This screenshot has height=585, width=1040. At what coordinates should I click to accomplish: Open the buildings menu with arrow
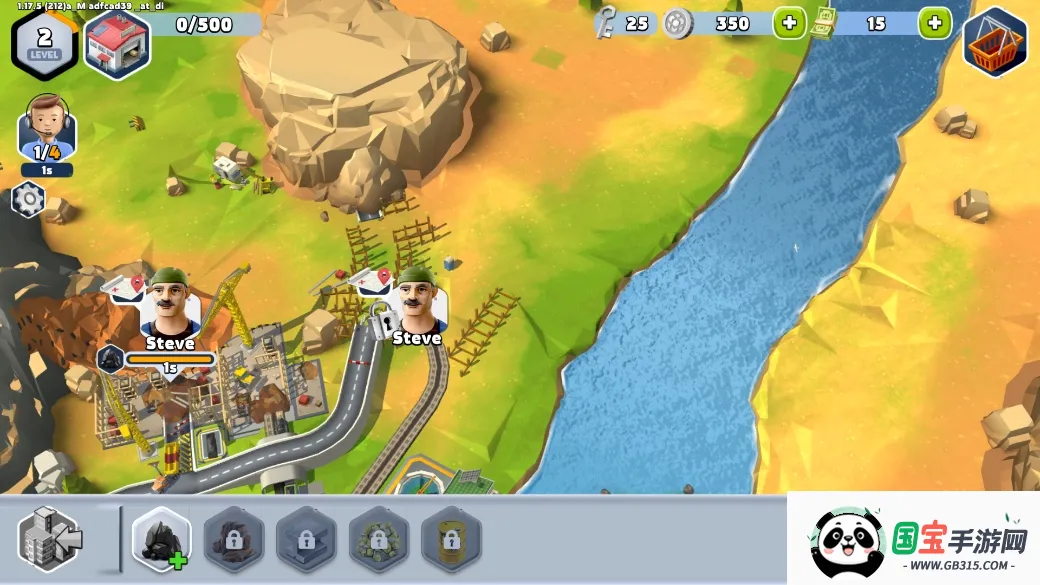pos(50,540)
